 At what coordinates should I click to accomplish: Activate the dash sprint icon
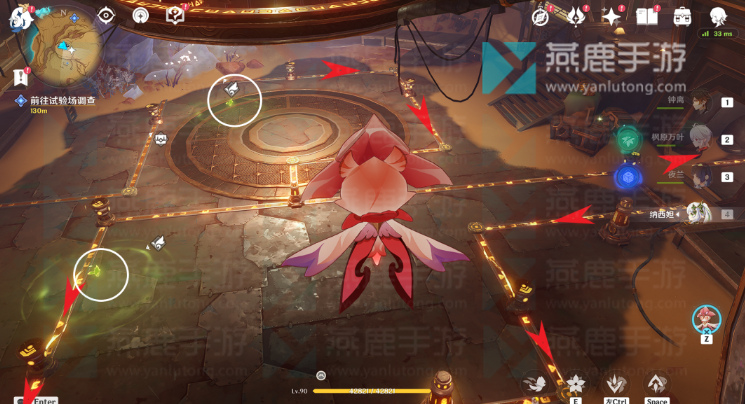[537, 382]
